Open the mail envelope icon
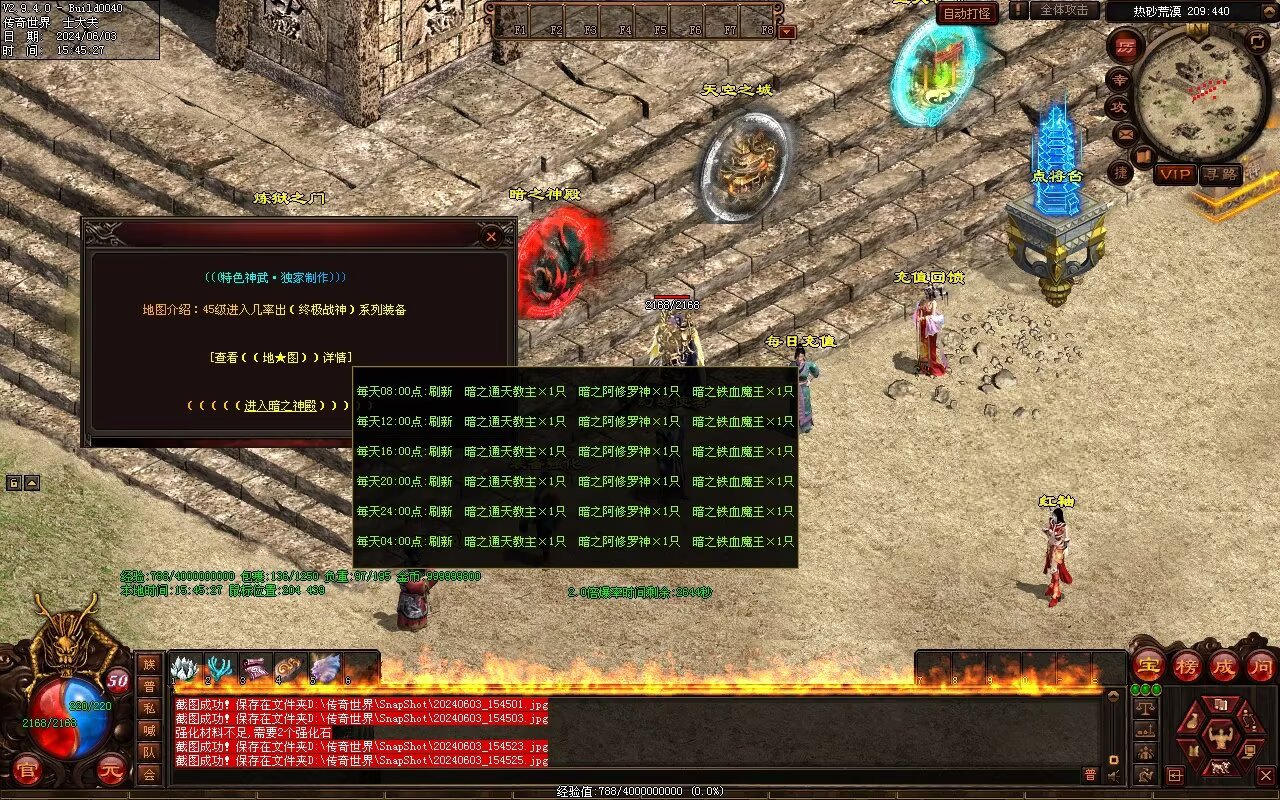The height and width of the screenshot is (800, 1280). (1126, 132)
